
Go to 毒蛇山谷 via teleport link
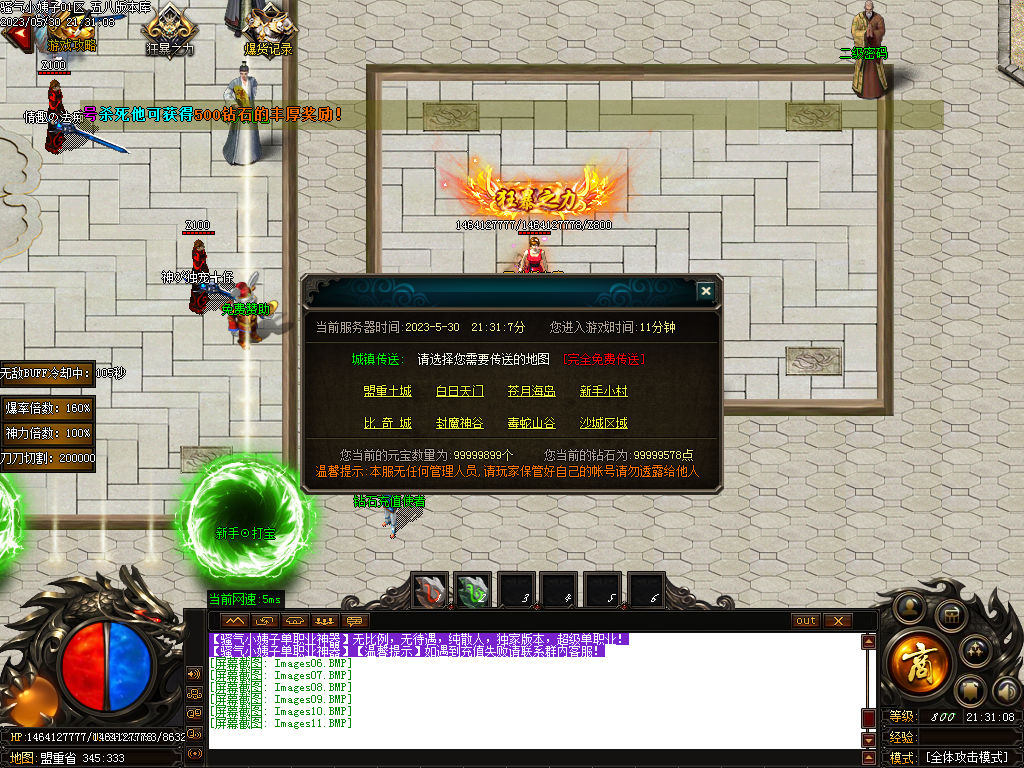click(x=531, y=423)
